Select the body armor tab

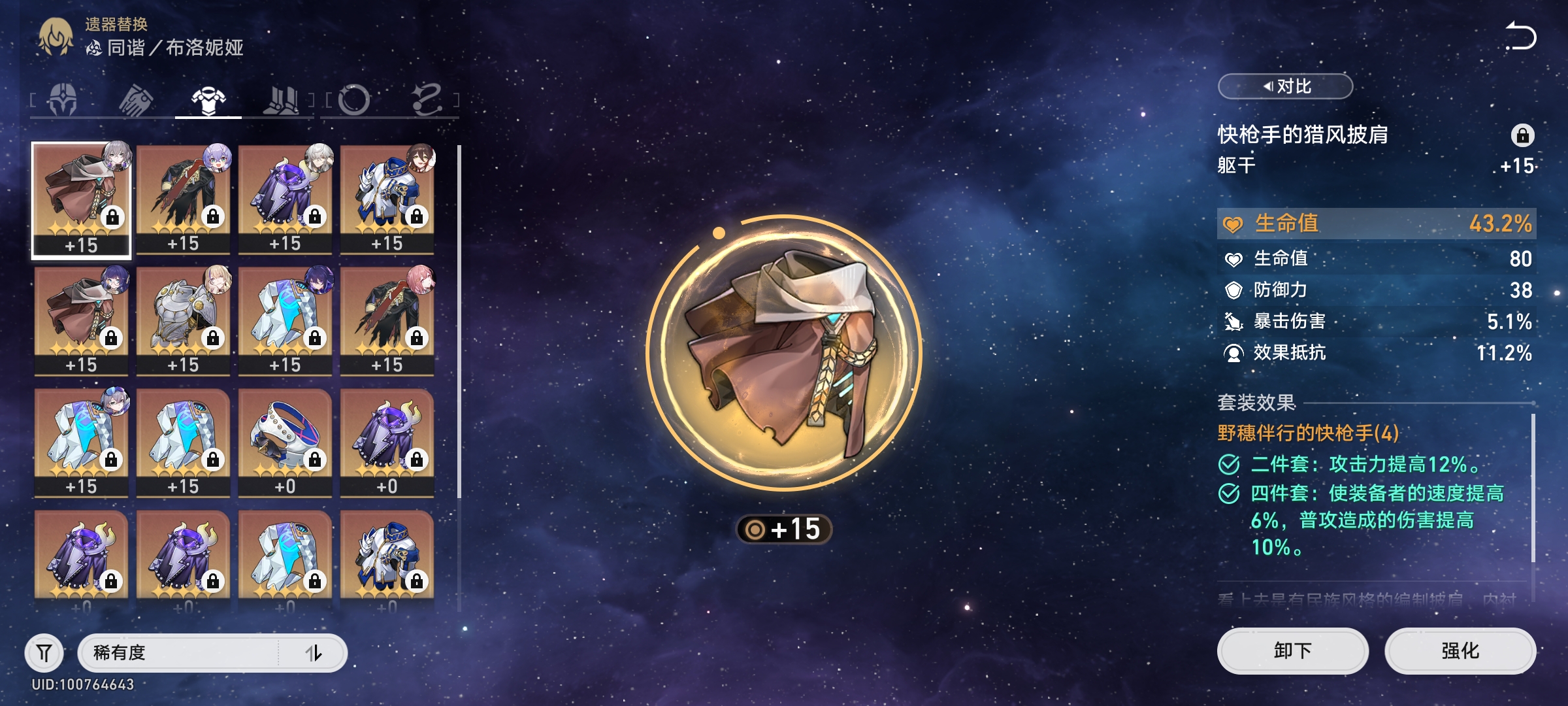[208, 100]
